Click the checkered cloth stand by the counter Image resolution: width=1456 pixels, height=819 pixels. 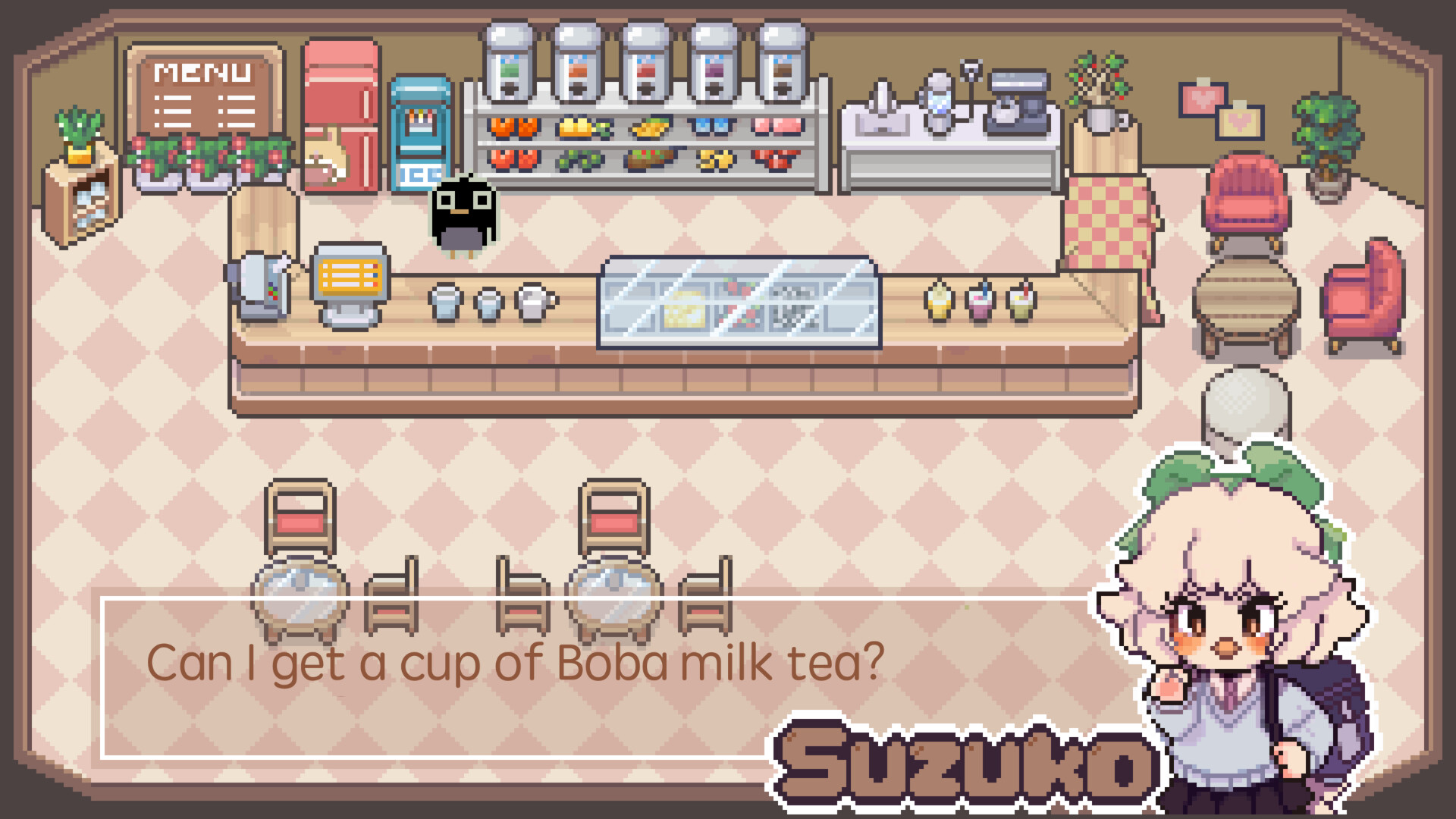click(1107, 220)
